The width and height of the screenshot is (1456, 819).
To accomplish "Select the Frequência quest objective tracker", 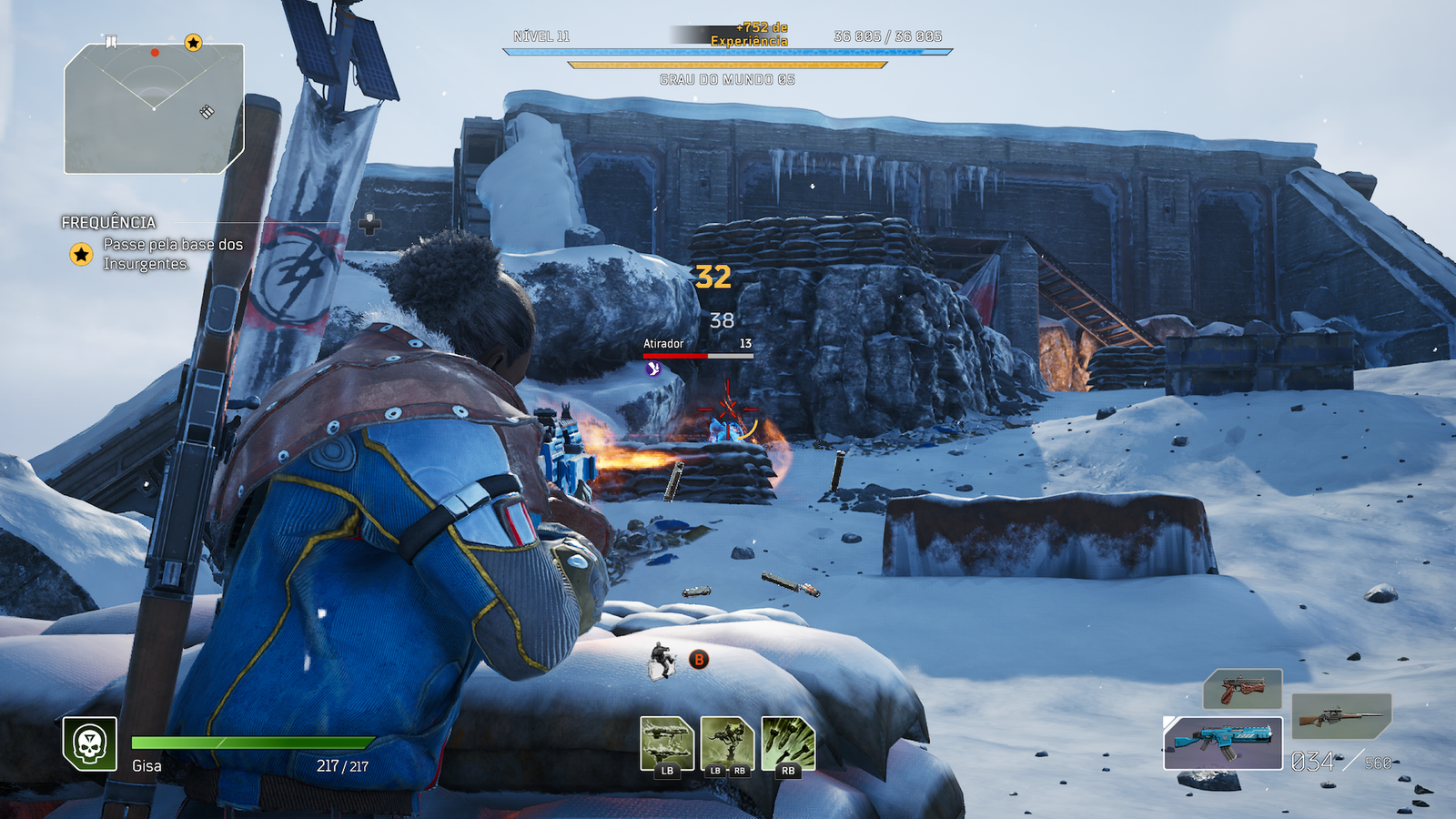I will tap(152, 244).
